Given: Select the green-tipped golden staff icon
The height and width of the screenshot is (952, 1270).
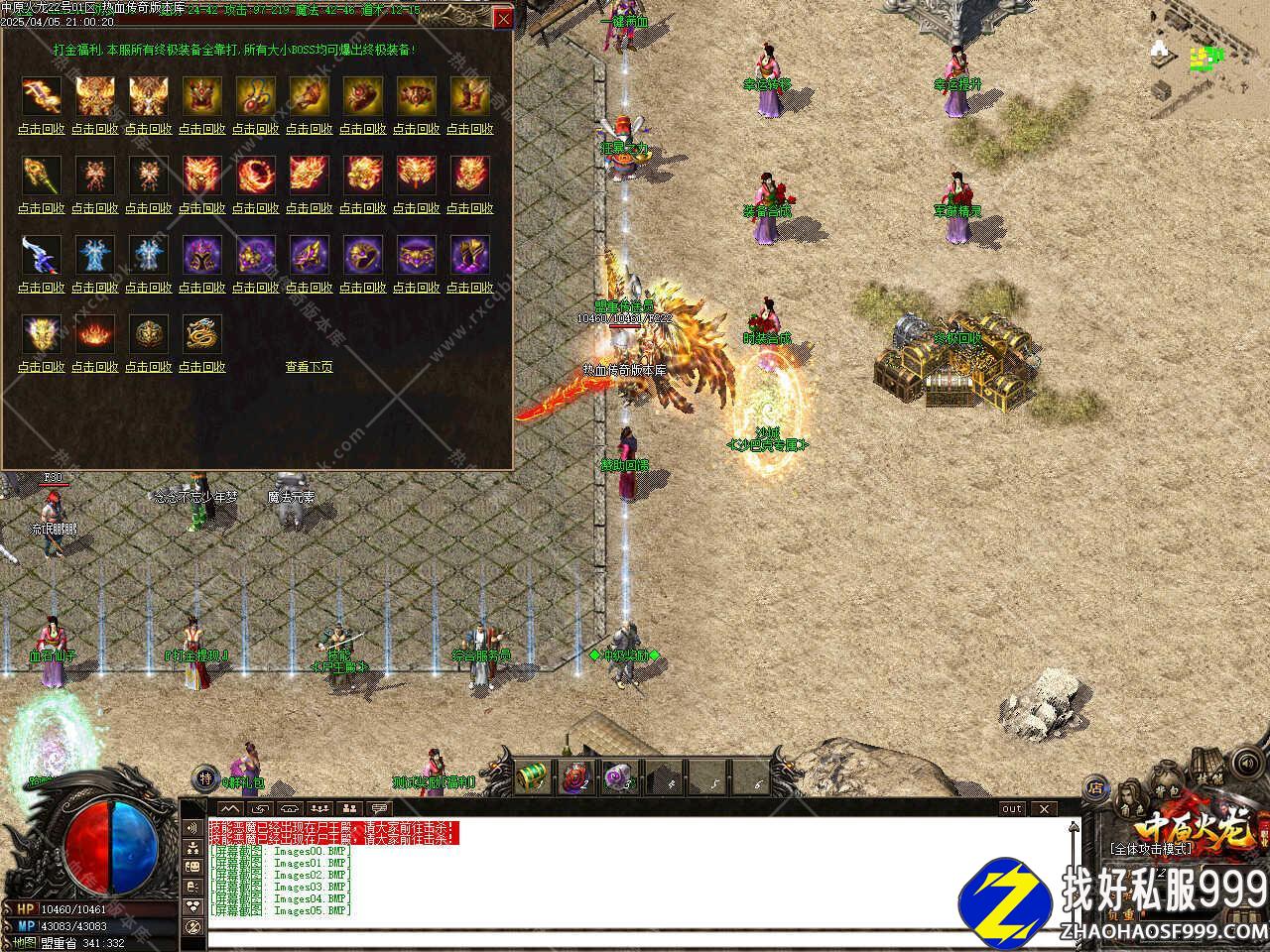Looking at the screenshot, I should point(41,176).
